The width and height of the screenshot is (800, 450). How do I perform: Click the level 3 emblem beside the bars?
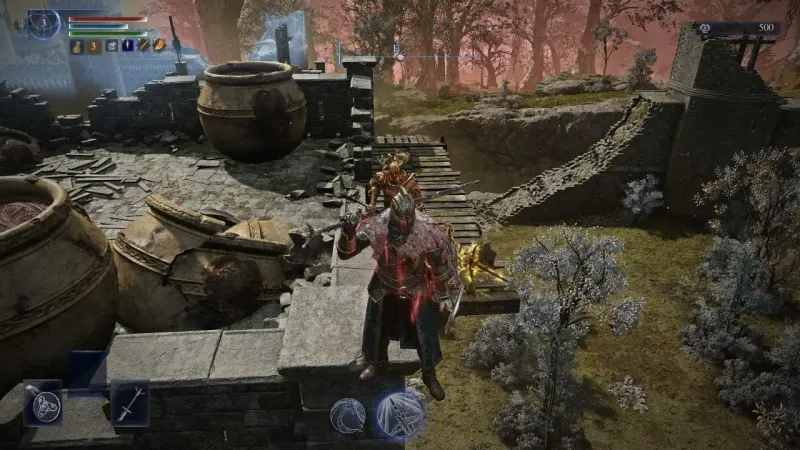(x=43, y=23)
